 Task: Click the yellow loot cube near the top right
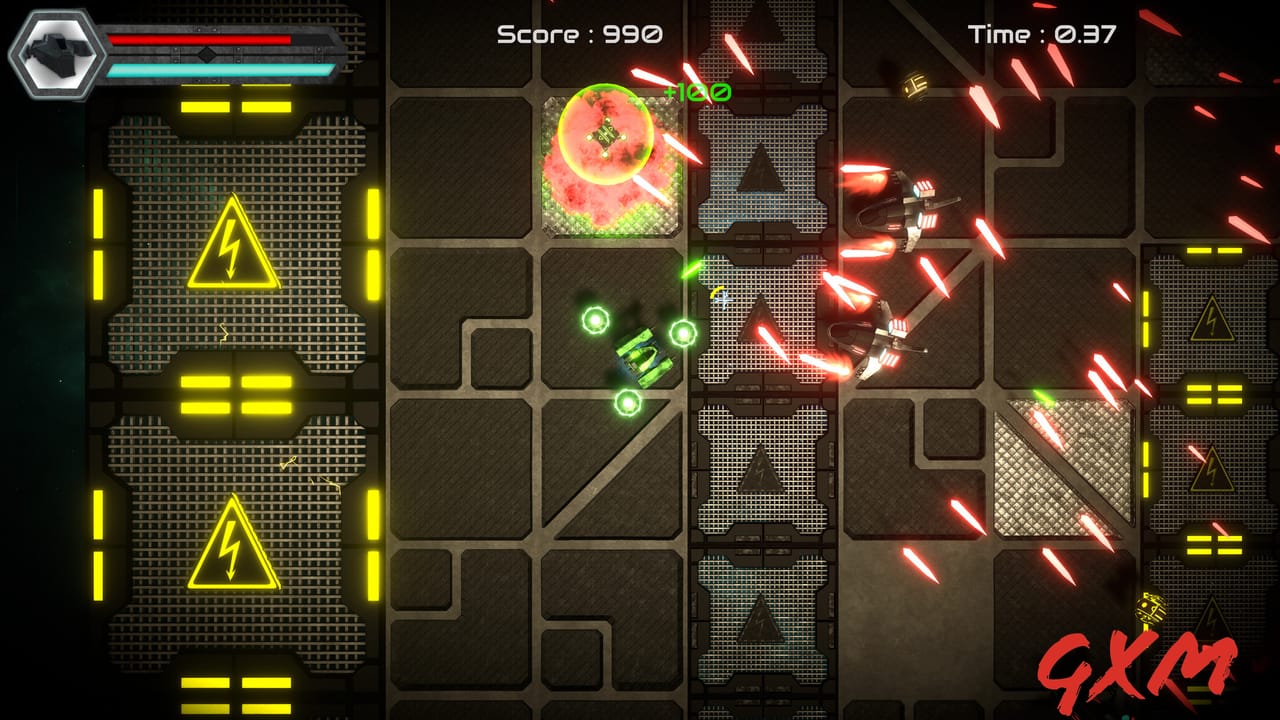coord(913,85)
